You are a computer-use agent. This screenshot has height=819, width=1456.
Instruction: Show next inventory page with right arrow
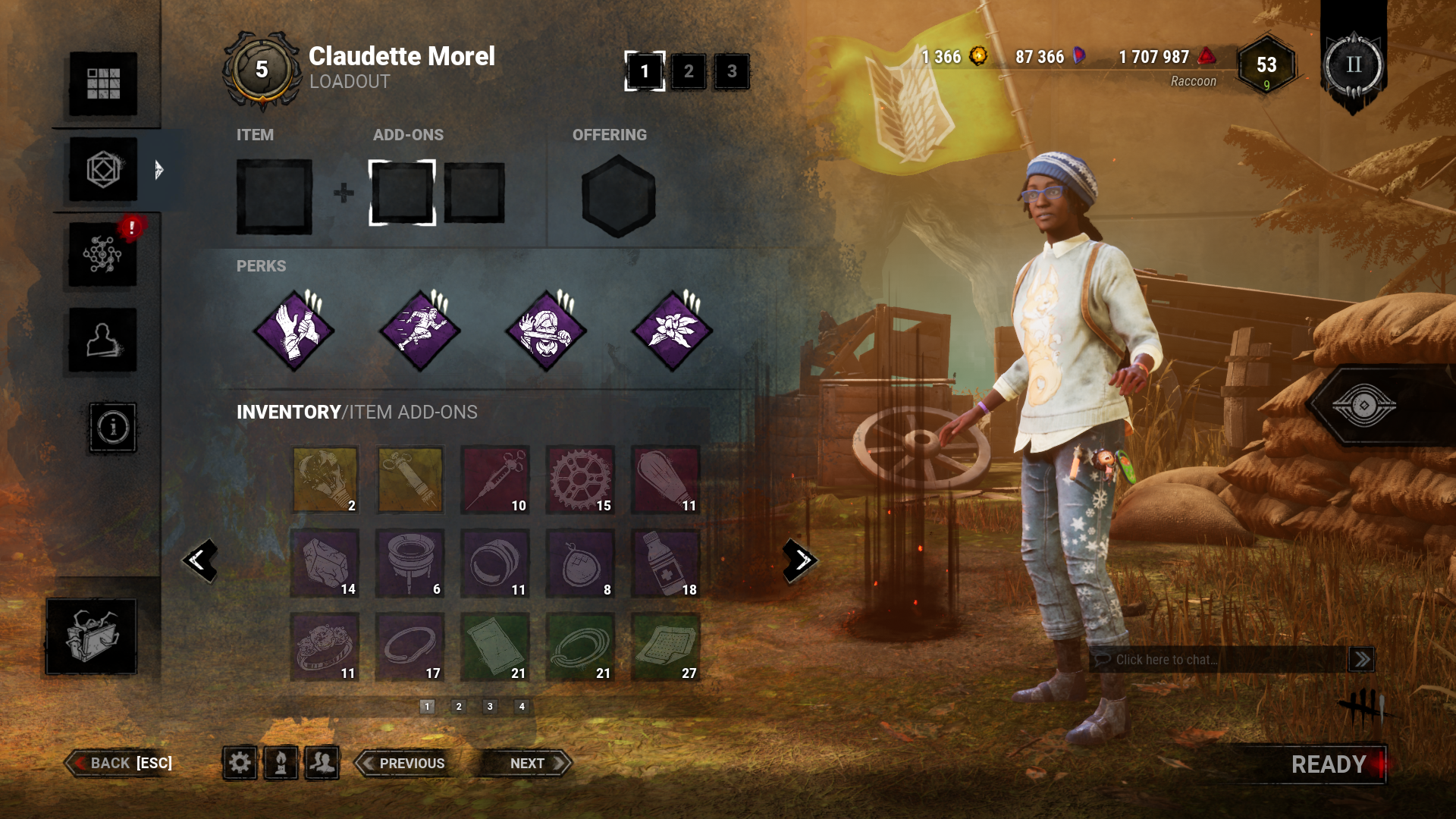click(800, 561)
